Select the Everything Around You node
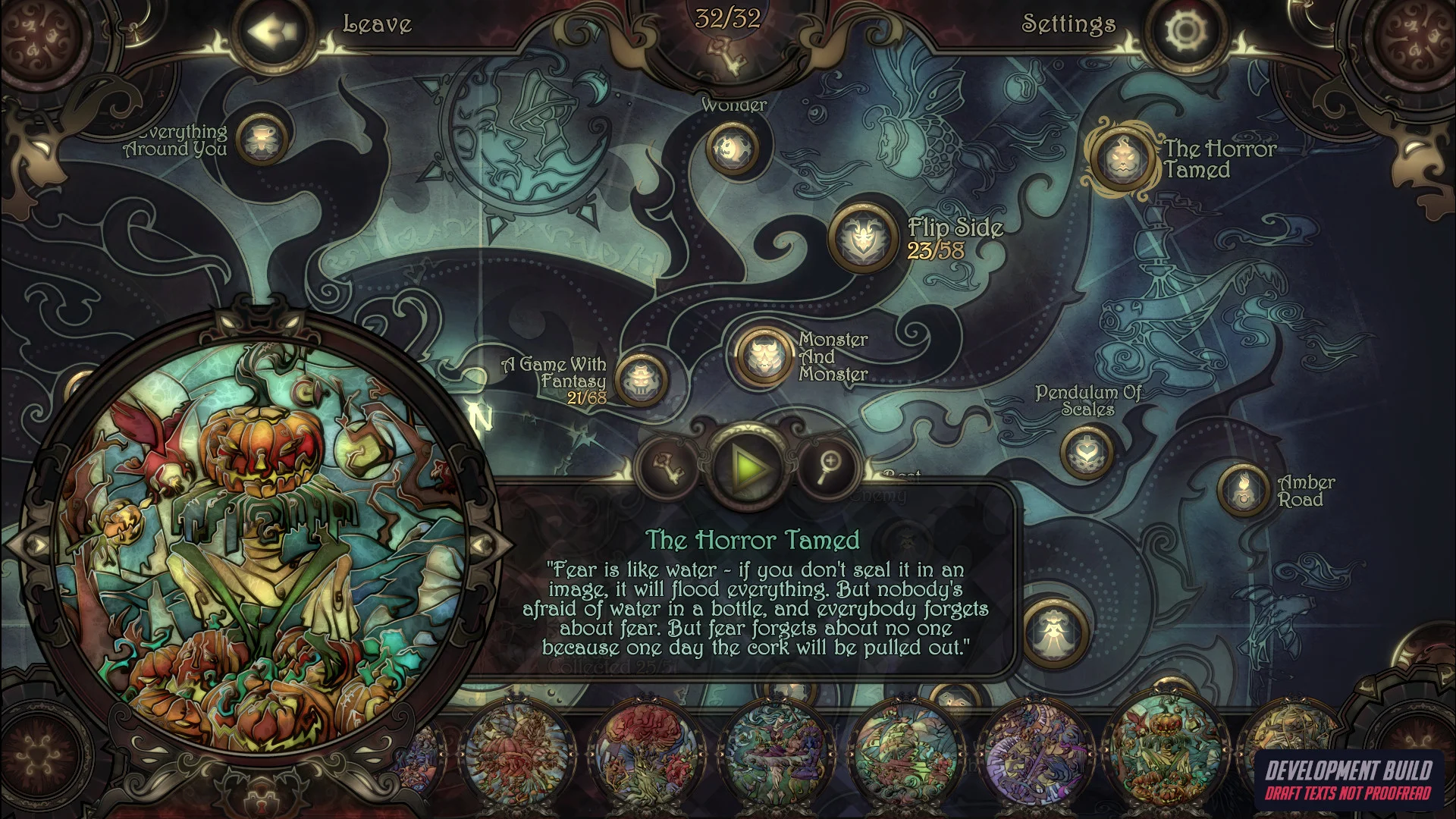1456x819 pixels. [262, 140]
